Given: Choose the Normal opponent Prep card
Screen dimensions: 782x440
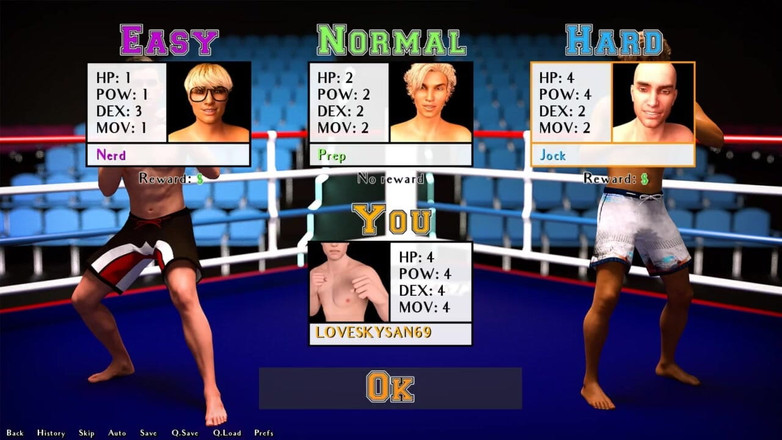Looking at the screenshot, I should 390,113.
